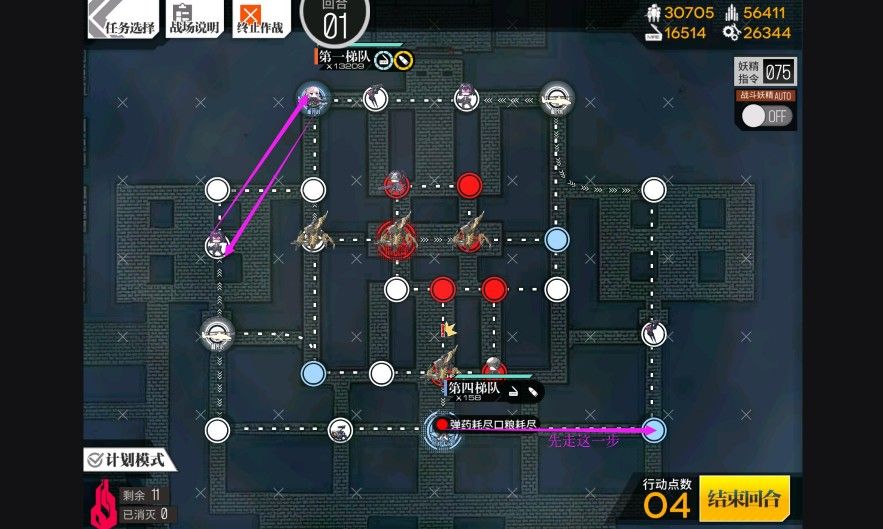Screen dimensions: 883x529
Task: Select the 第一梯队 echelon label
Action: (346, 59)
